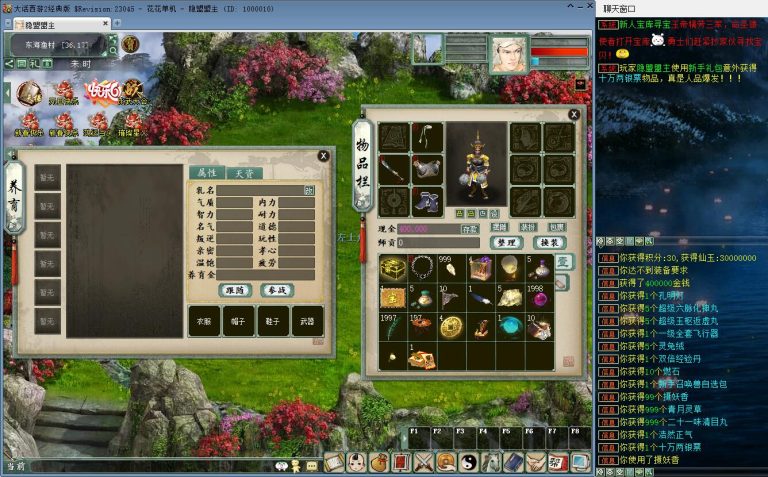The image size is (768, 477).
Task: Open the yin-yang icon on bottom toolbar
Action: (x=468, y=463)
